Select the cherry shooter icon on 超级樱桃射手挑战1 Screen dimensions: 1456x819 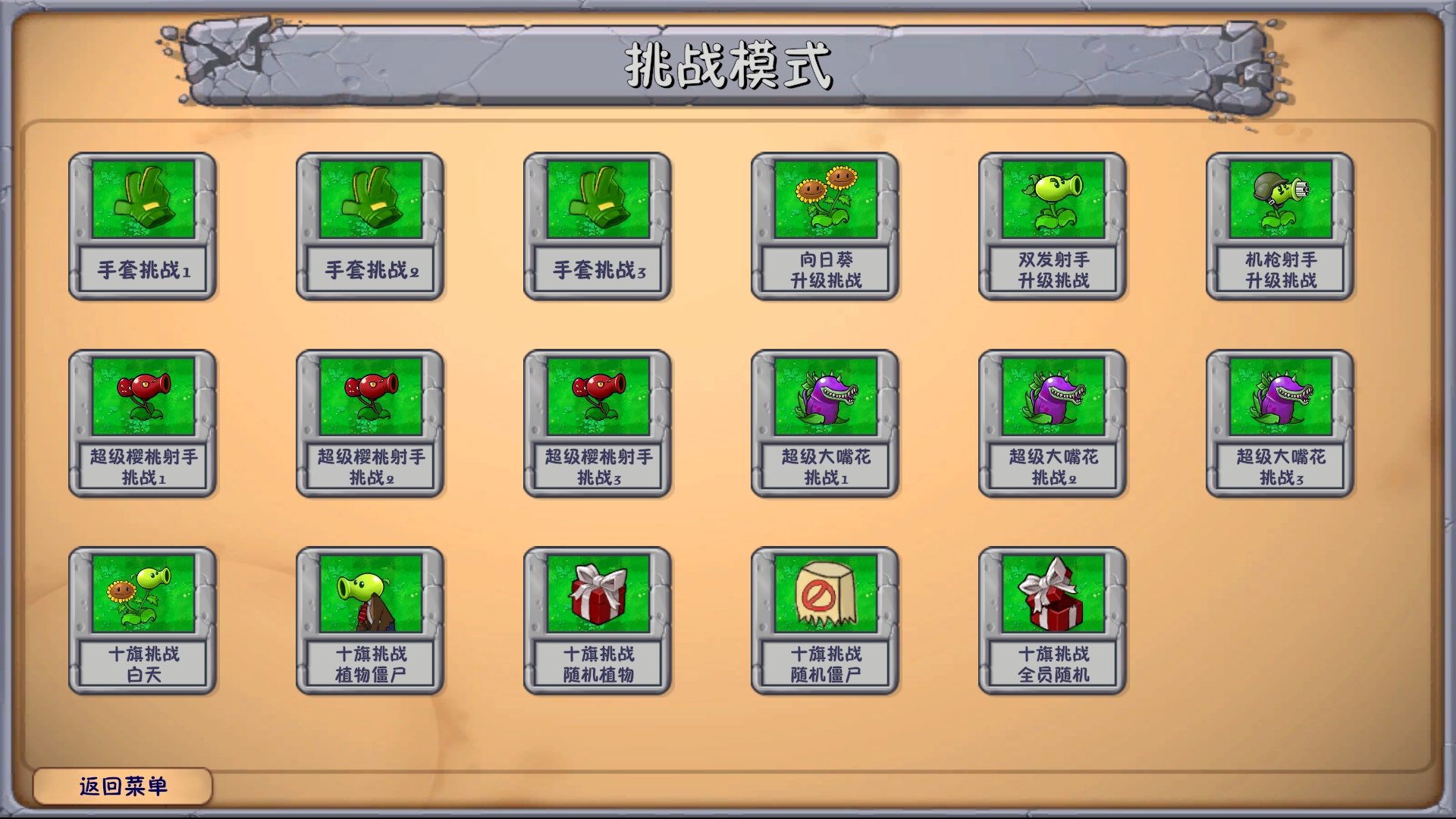point(142,398)
